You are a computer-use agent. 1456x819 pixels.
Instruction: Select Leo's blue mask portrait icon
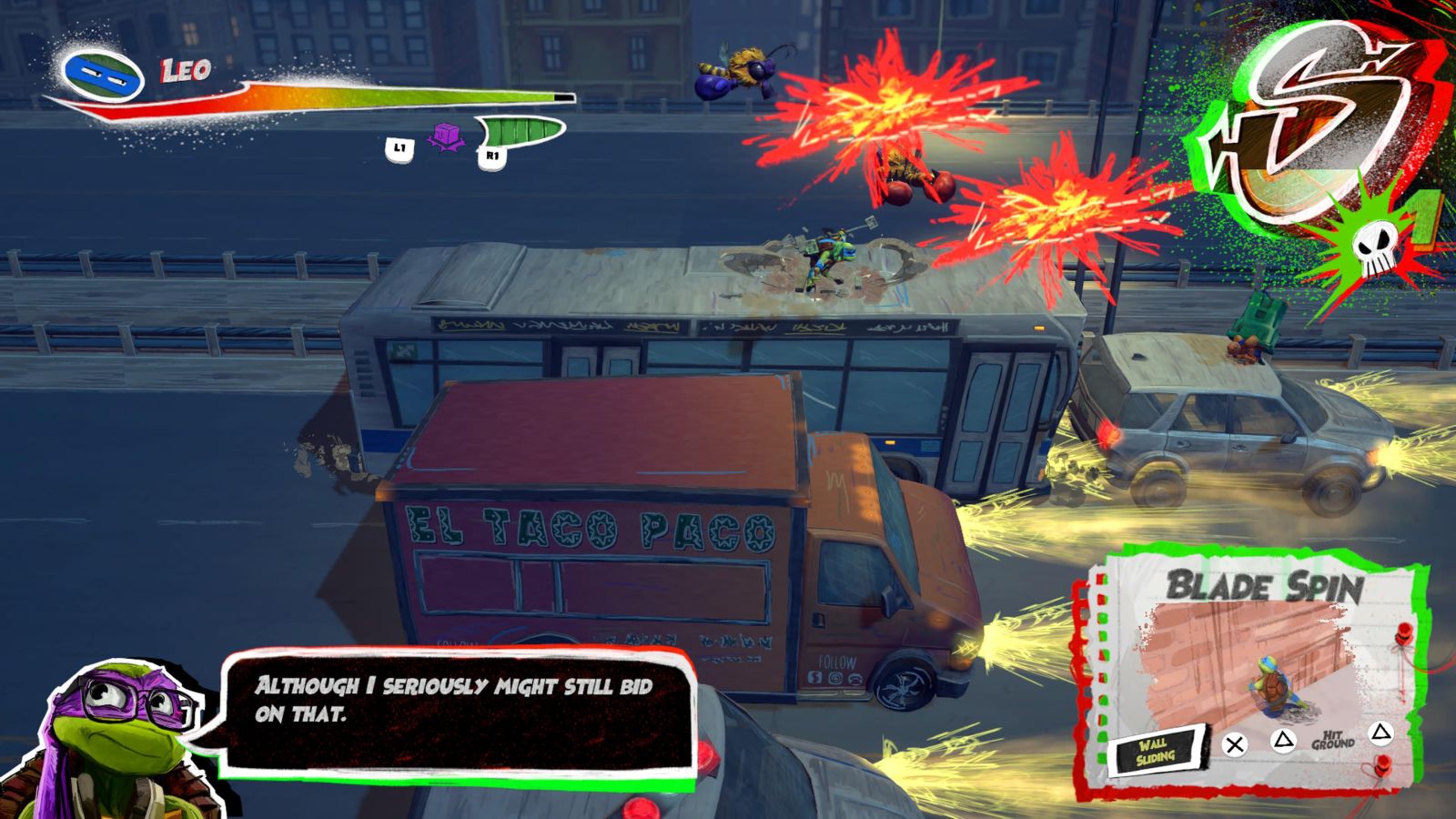pos(103,75)
